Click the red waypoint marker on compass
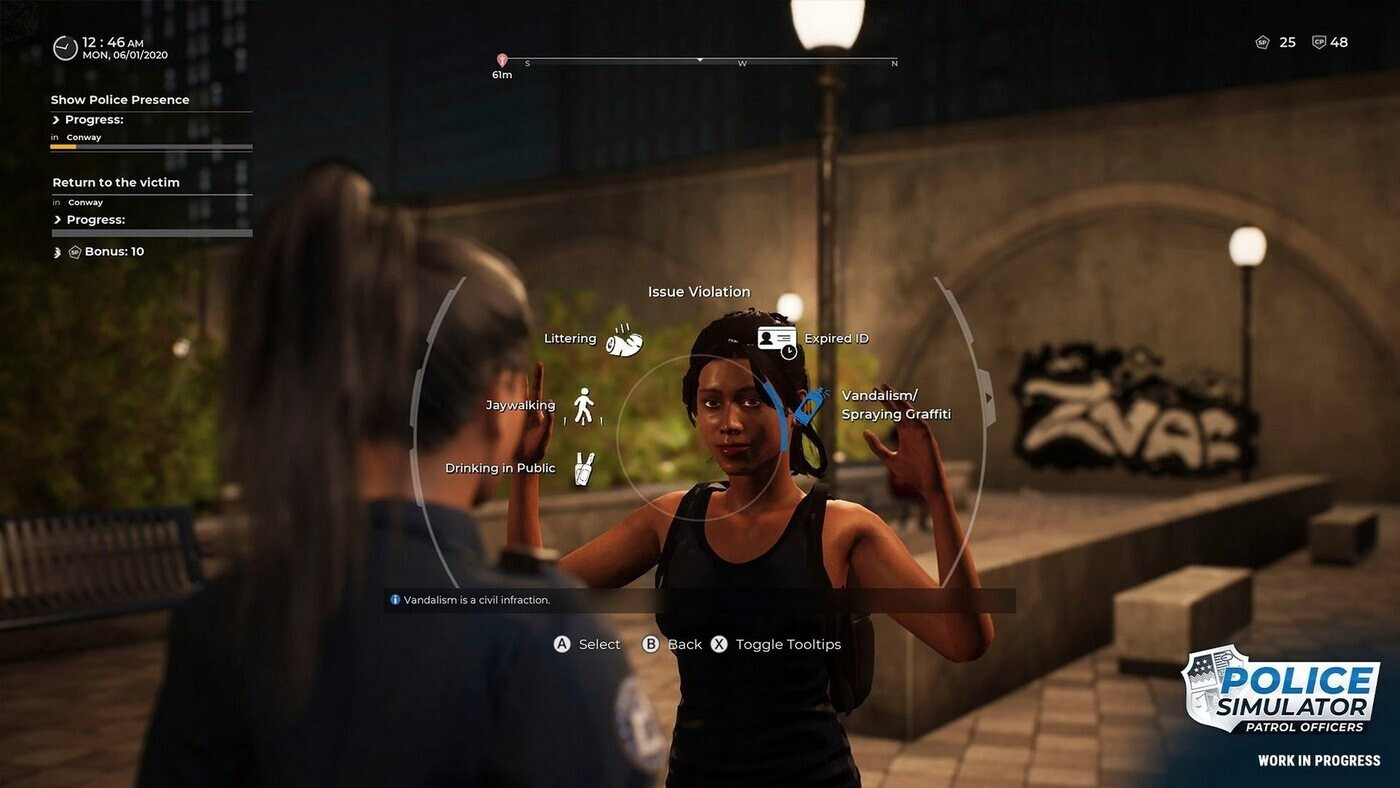The height and width of the screenshot is (788, 1400). (502, 61)
